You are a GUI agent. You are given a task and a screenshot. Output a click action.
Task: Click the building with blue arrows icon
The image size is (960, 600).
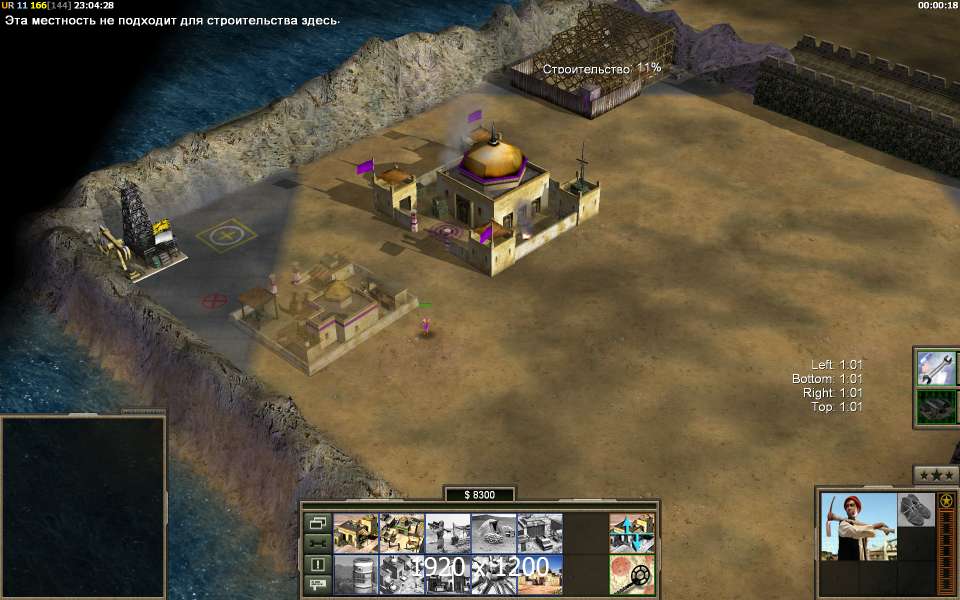(x=632, y=534)
